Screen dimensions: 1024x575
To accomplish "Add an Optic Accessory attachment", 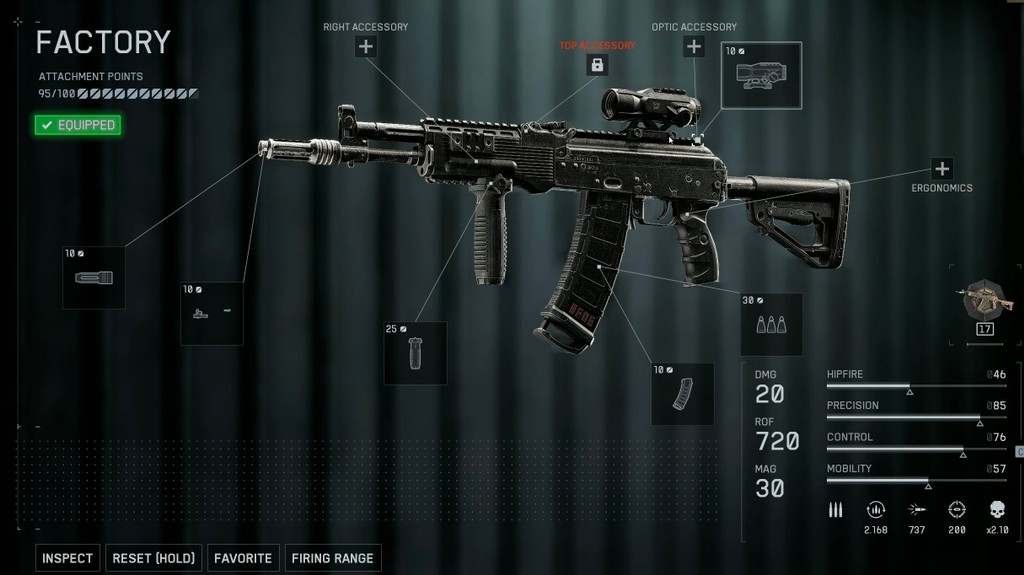I will click(694, 46).
